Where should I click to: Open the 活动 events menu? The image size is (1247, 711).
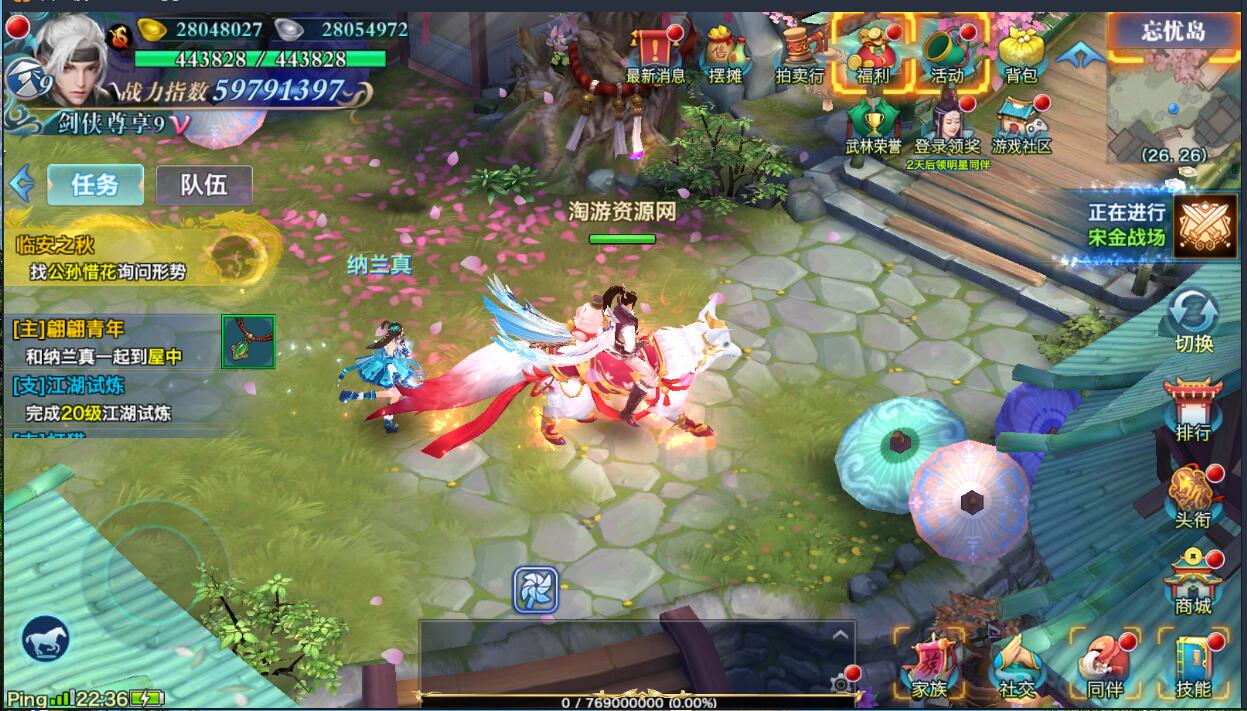click(x=946, y=52)
